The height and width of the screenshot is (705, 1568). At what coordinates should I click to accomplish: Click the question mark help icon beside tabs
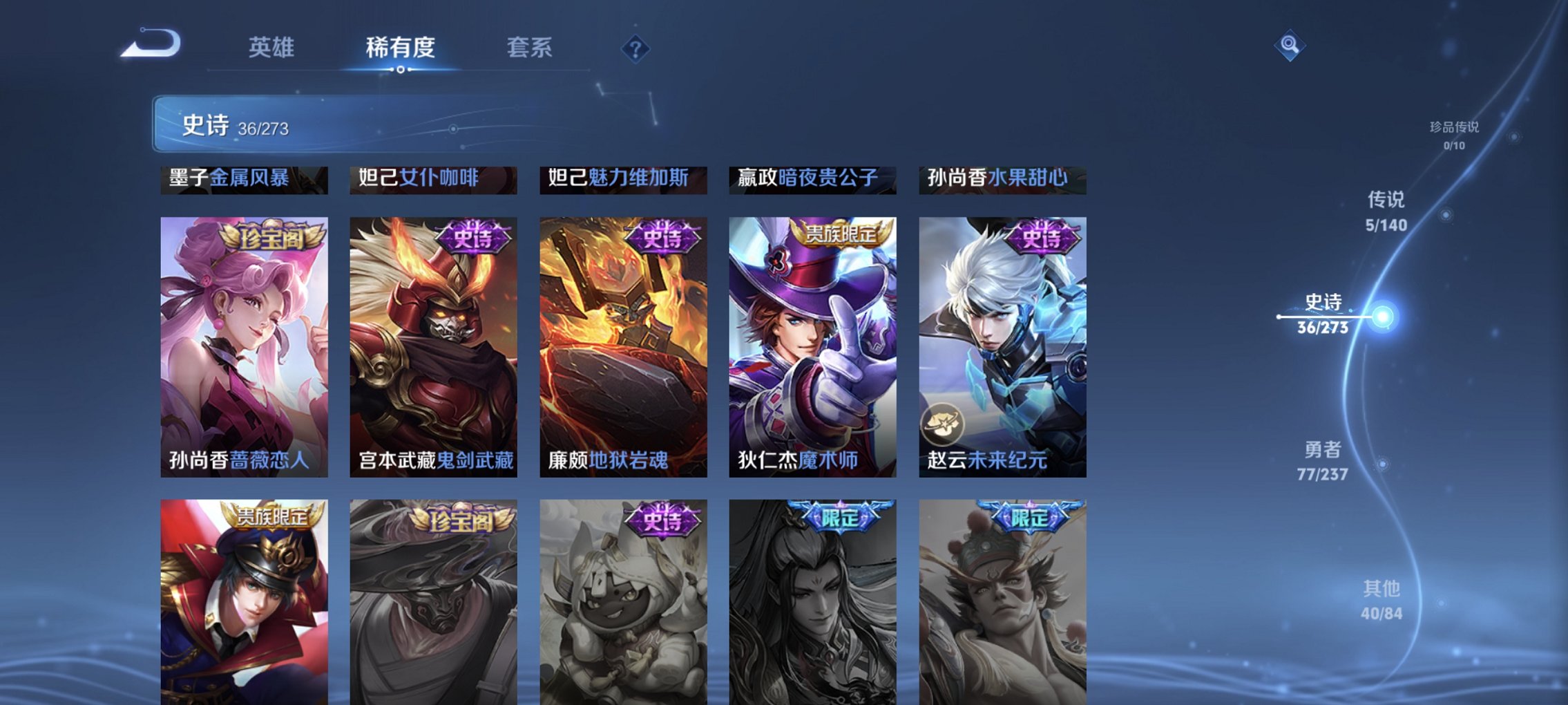635,48
